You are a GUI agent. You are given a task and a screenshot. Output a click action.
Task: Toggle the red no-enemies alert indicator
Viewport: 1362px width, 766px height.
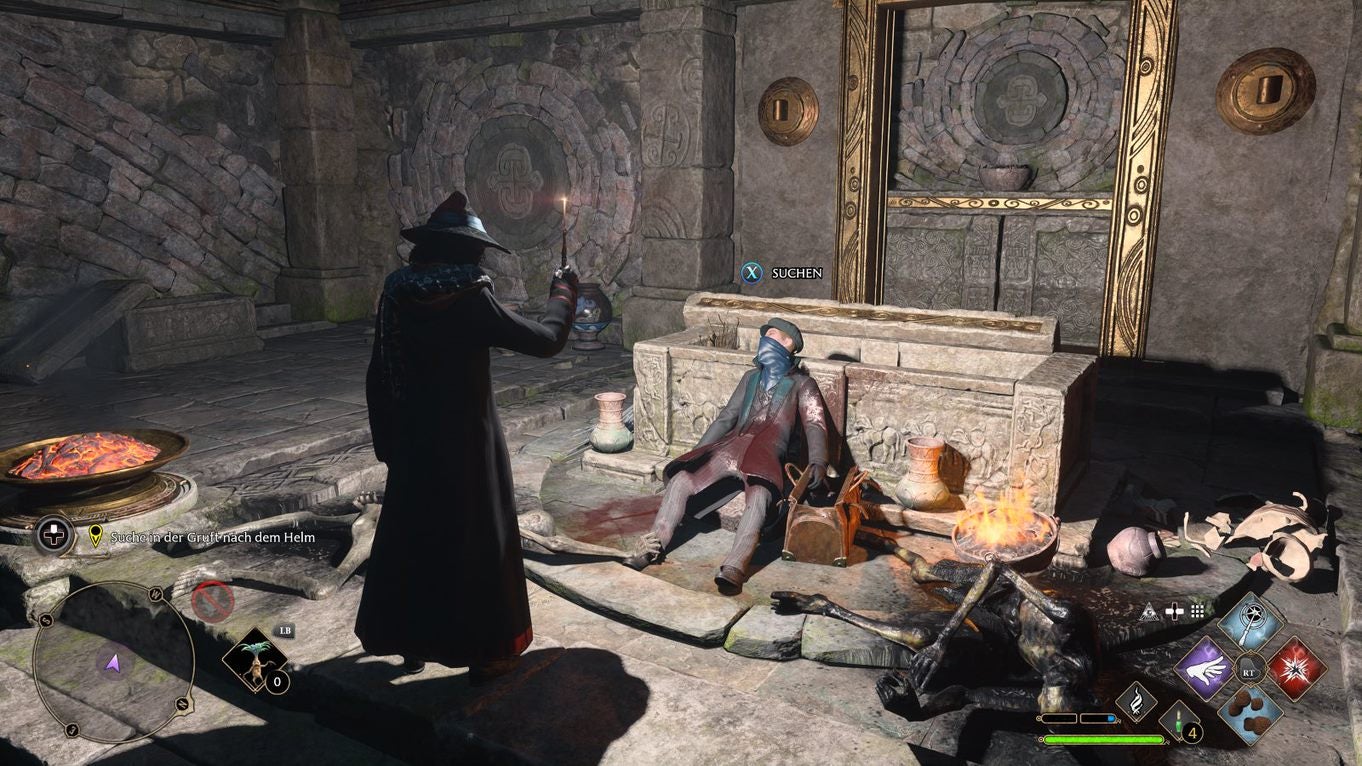tap(212, 602)
